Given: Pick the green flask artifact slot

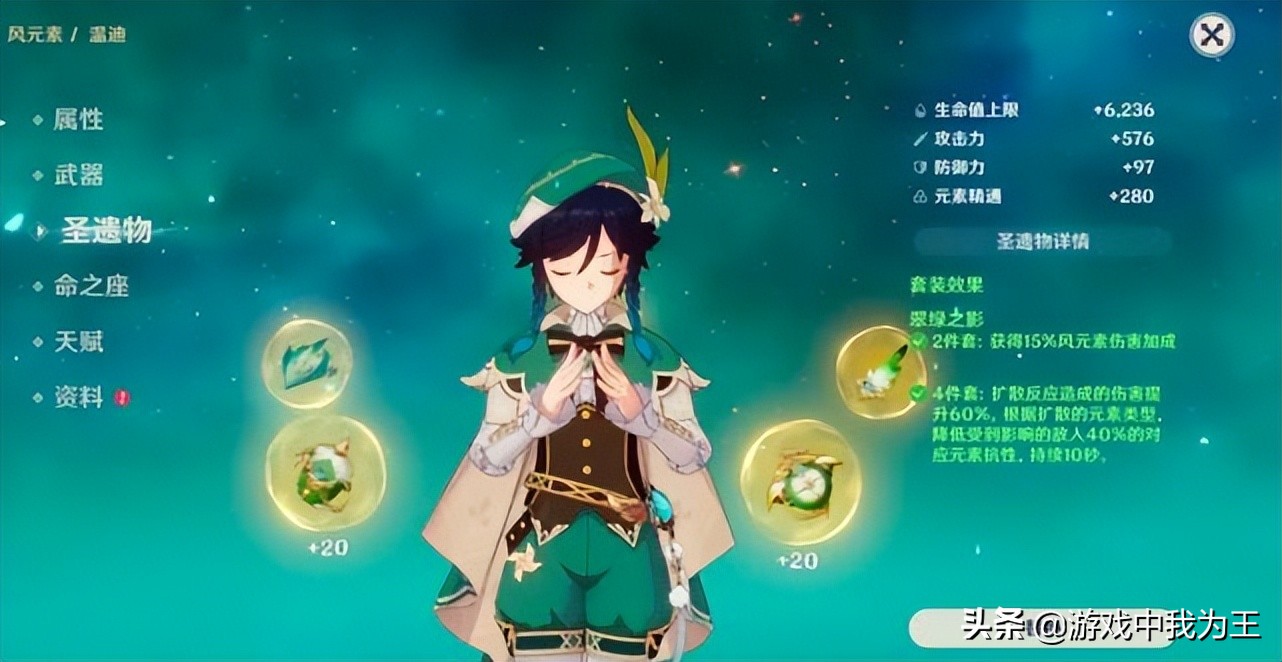Looking at the screenshot, I should click(325, 473).
